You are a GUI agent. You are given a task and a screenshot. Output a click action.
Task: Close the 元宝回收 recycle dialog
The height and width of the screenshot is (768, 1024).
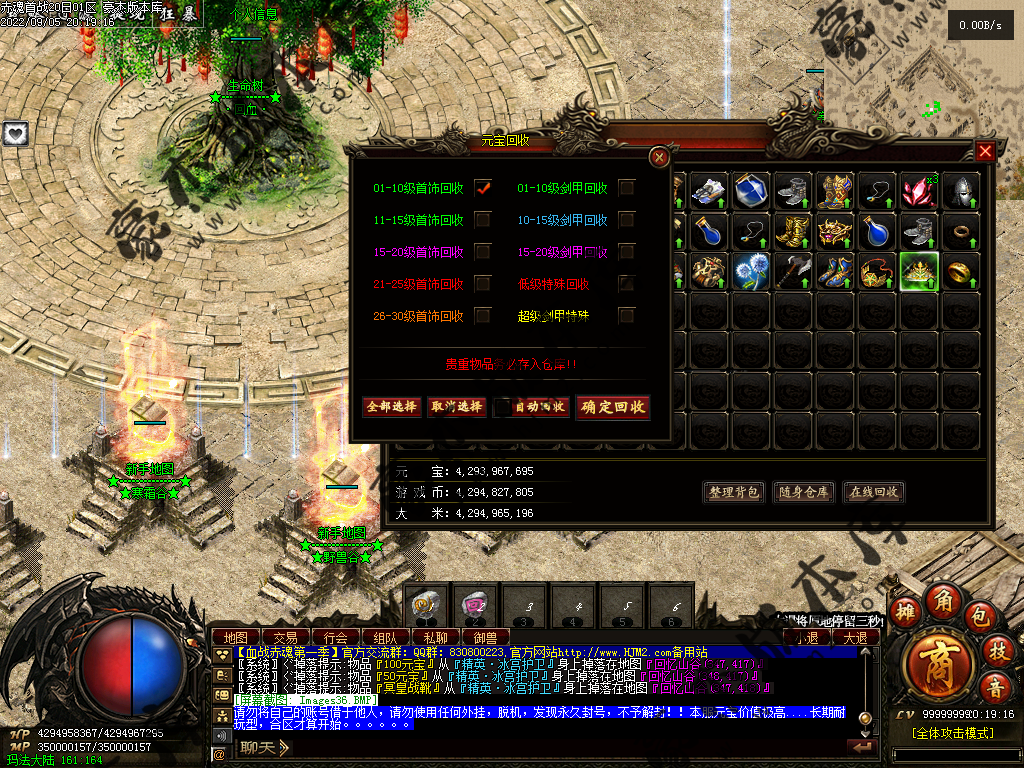(659, 157)
